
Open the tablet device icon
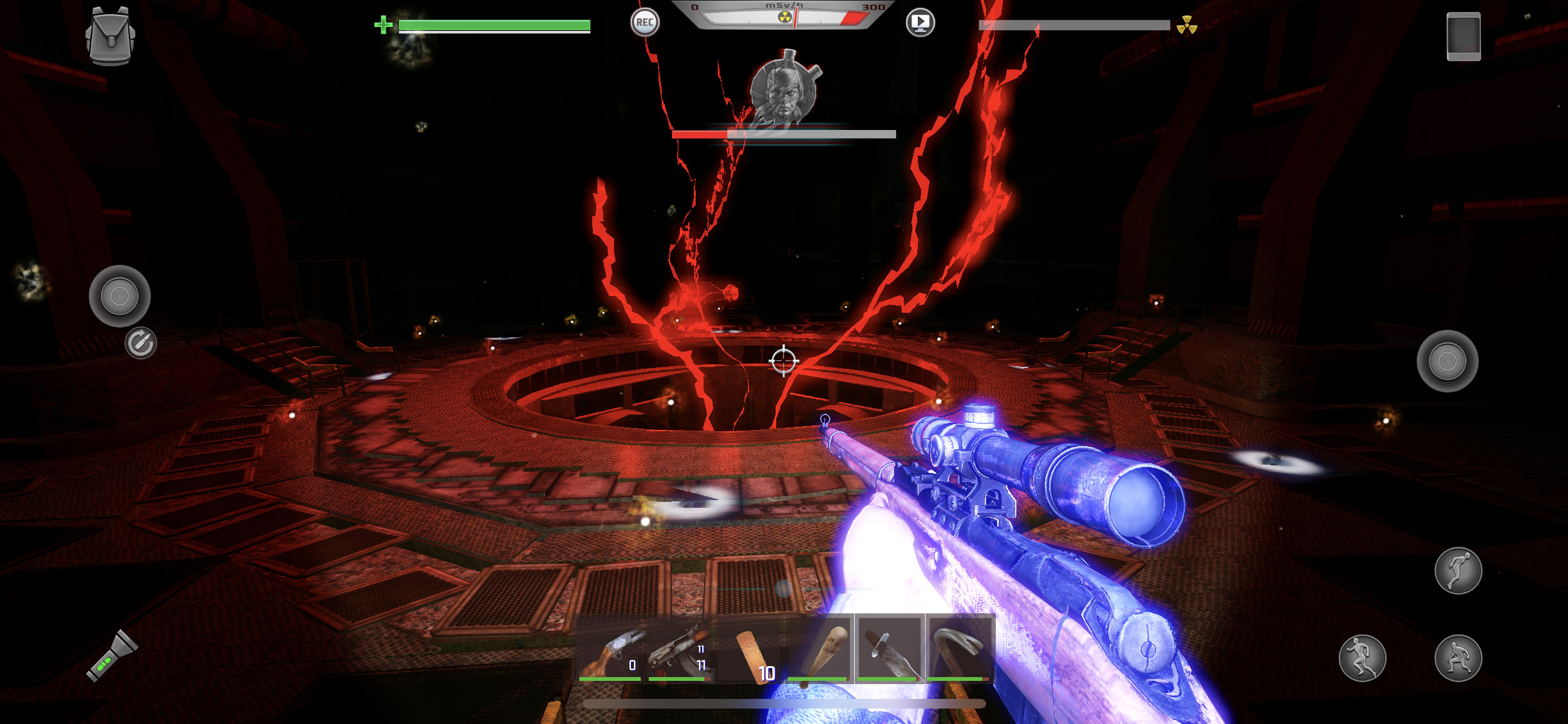[1463, 37]
